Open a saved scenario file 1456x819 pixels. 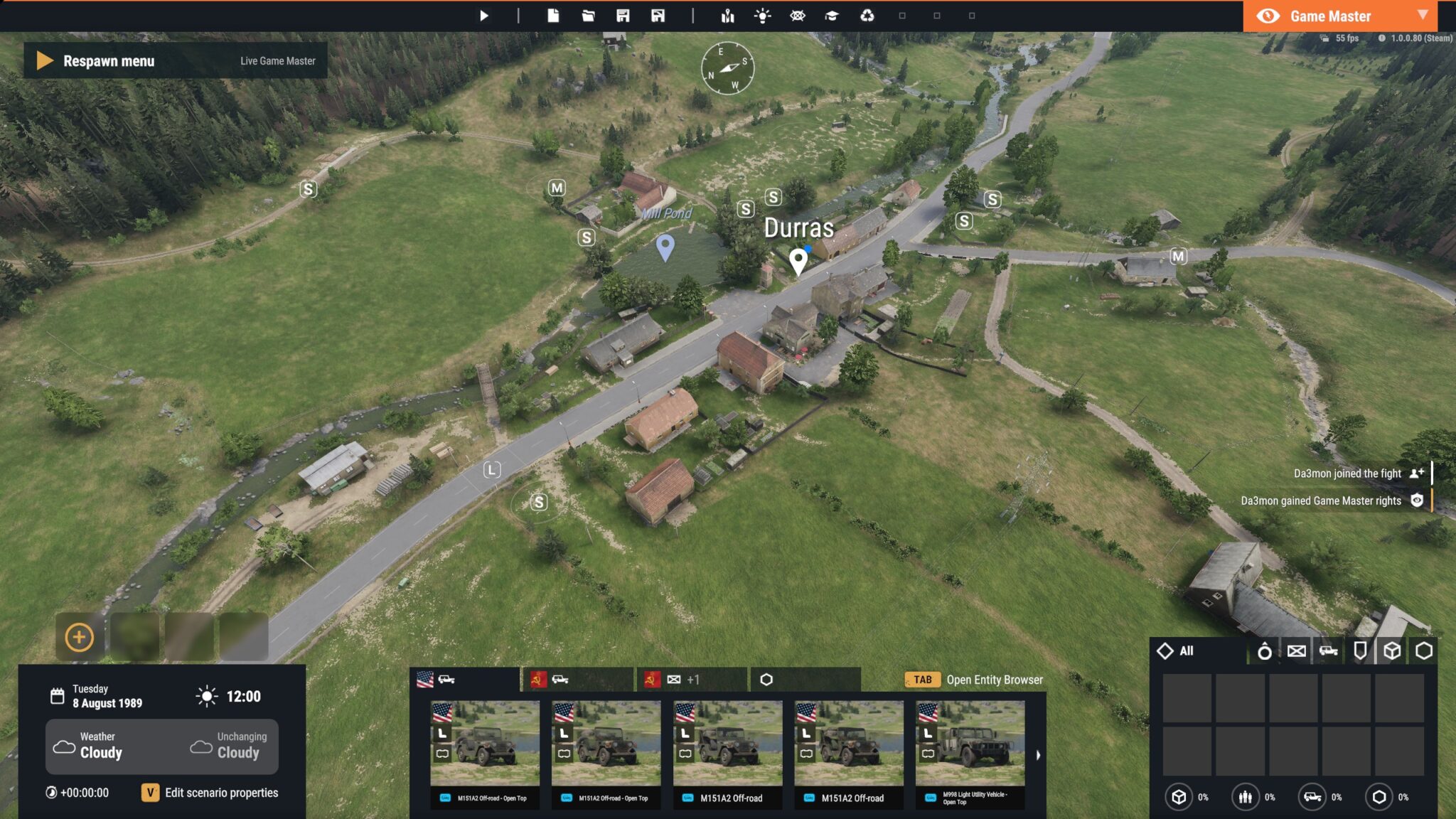click(x=588, y=15)
